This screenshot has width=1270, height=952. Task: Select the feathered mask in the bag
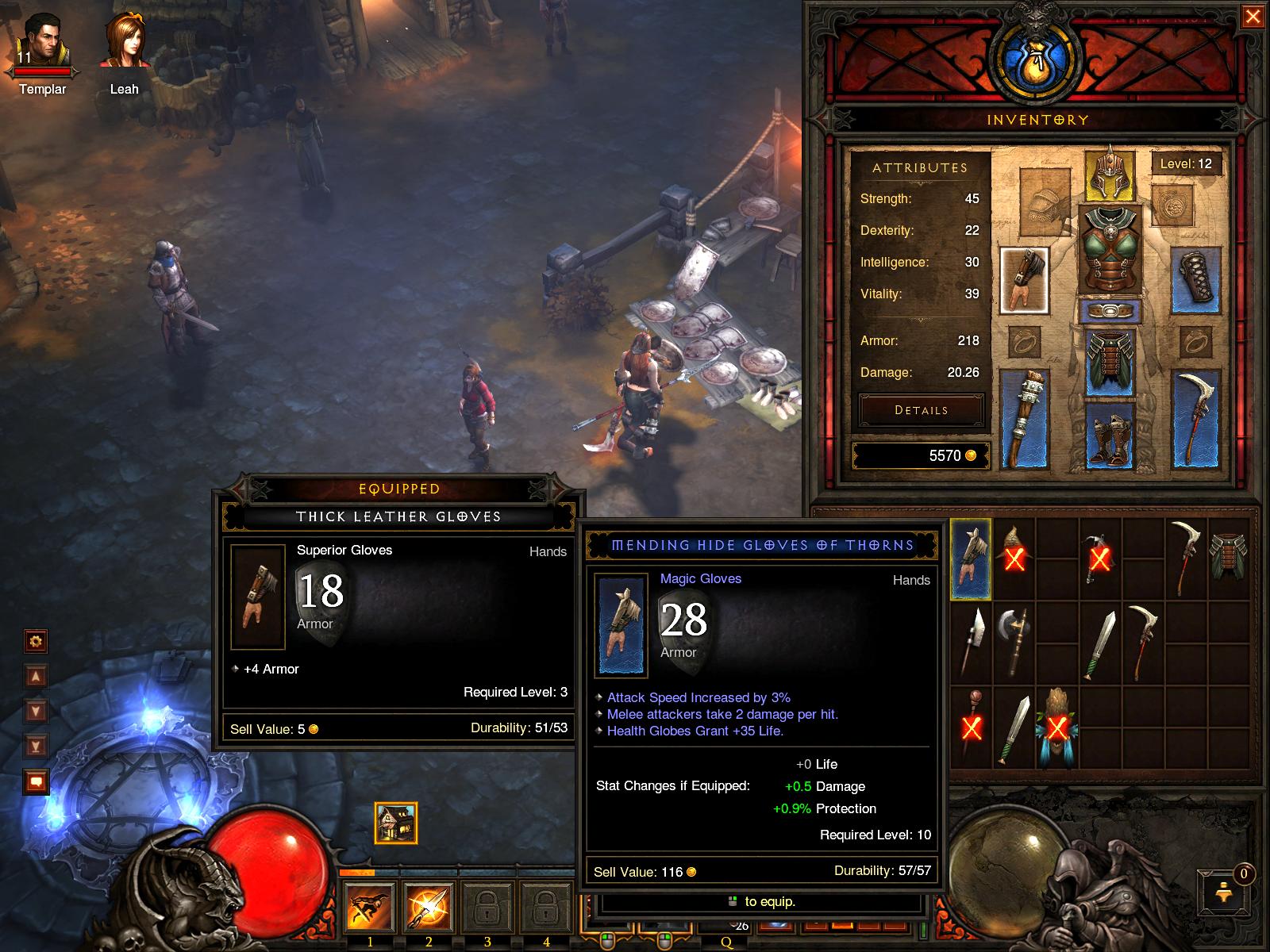tap(1056, 727)
